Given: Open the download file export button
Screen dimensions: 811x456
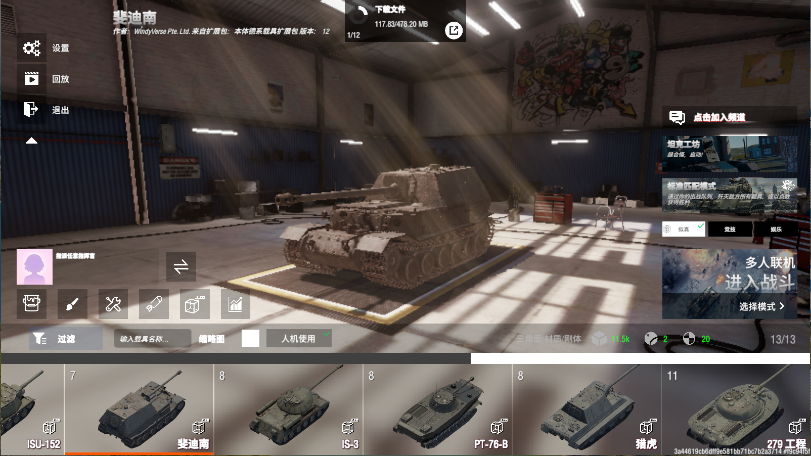Looking at the screenshot, I should click(x=454, y=31).
